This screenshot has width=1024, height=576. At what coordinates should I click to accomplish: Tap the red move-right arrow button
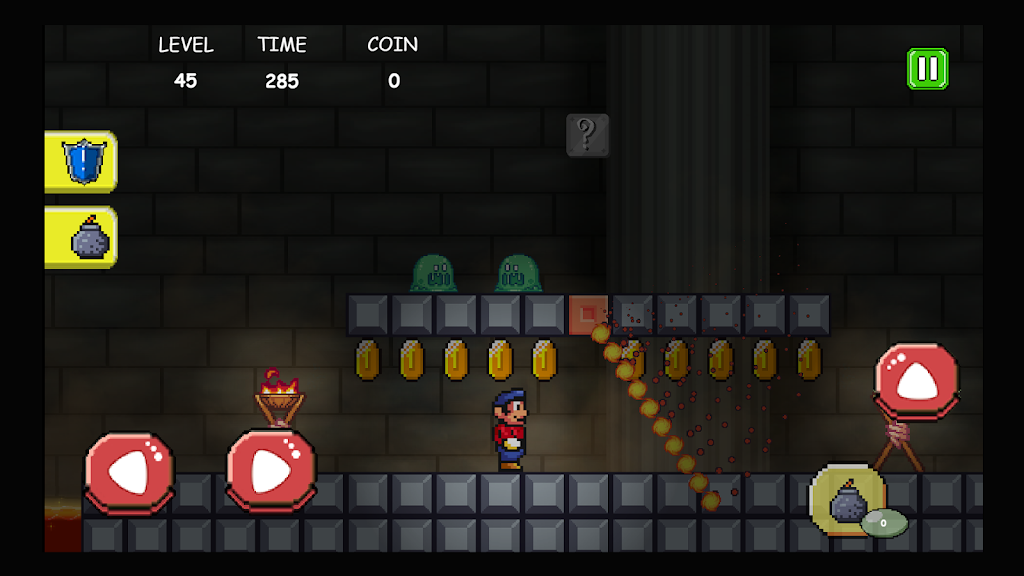[x=271, y=471]
